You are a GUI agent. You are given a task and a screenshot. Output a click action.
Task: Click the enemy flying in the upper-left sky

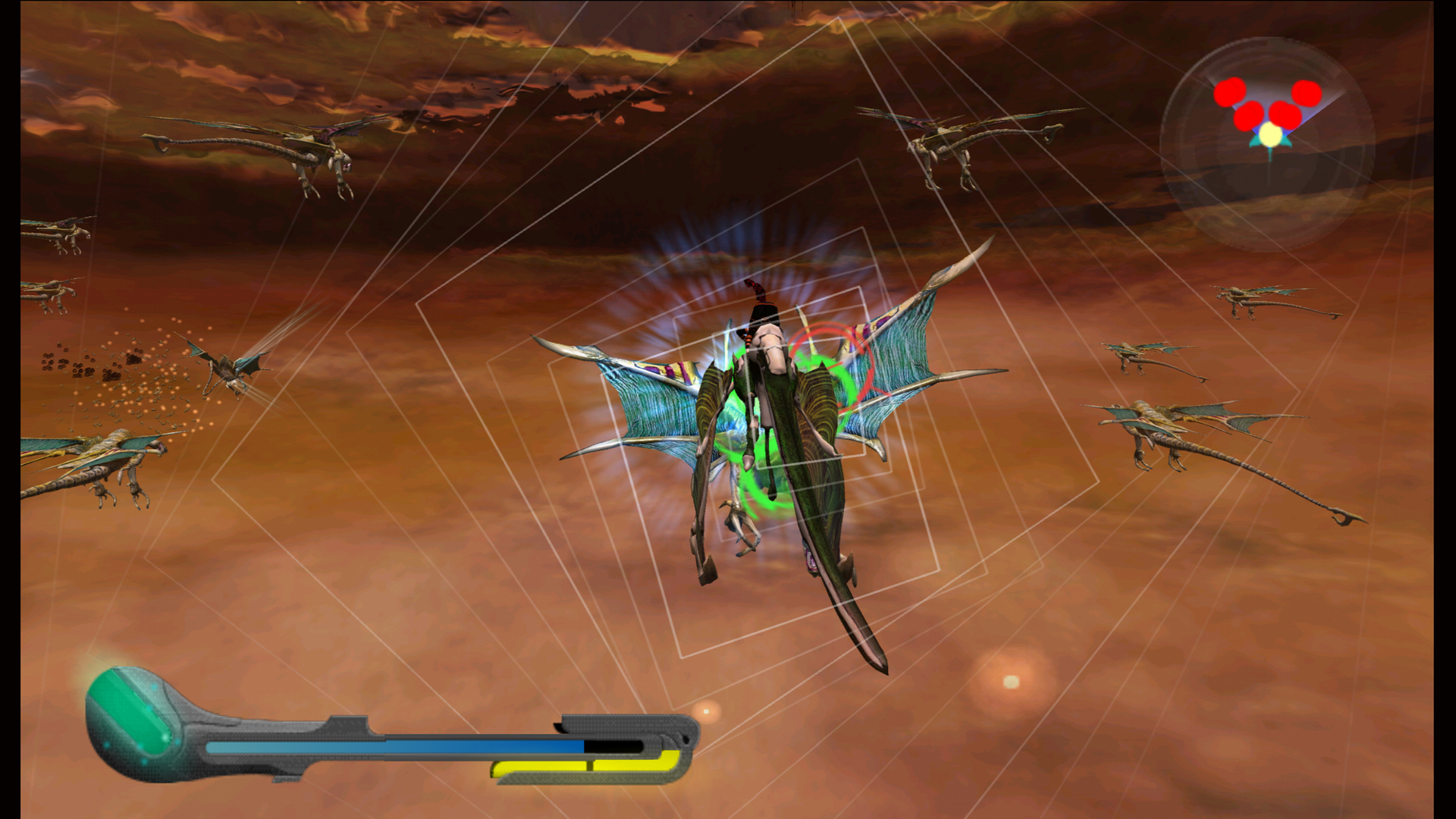[x=318, y=148]
